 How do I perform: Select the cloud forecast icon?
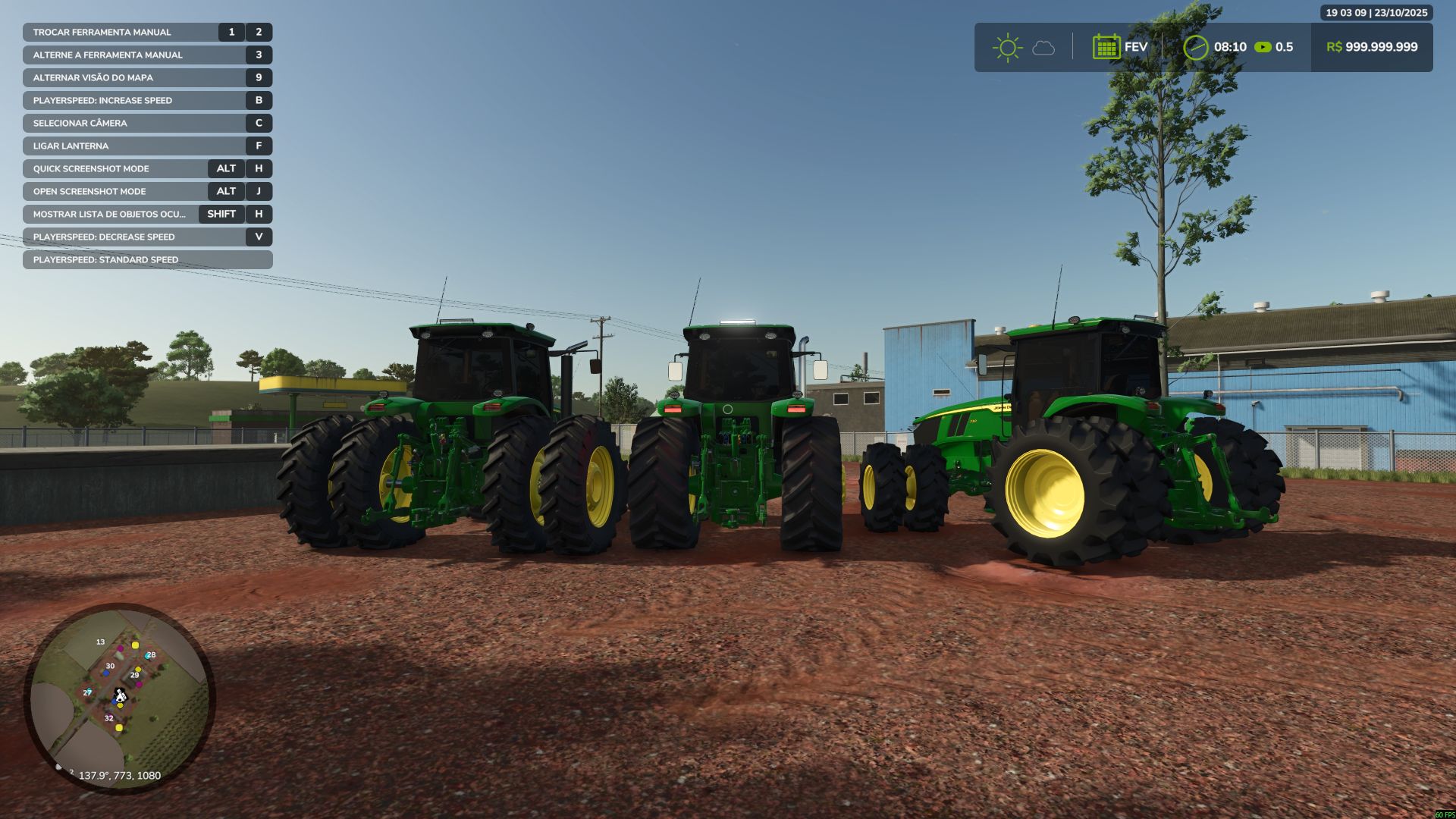point(1044,49)
